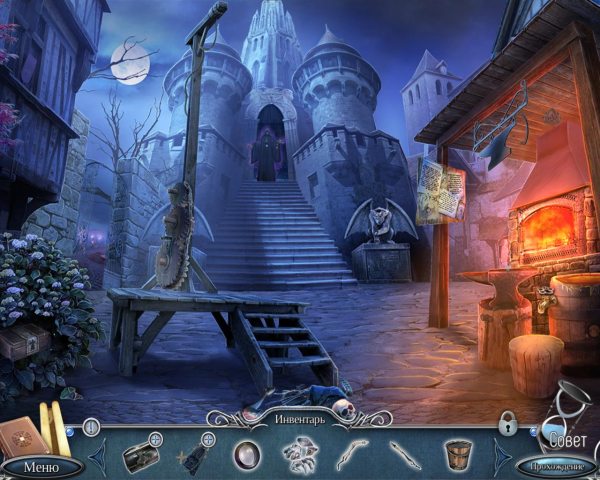Expand the cloth item plus icon
600x480 pixels.
click(208, 438)
